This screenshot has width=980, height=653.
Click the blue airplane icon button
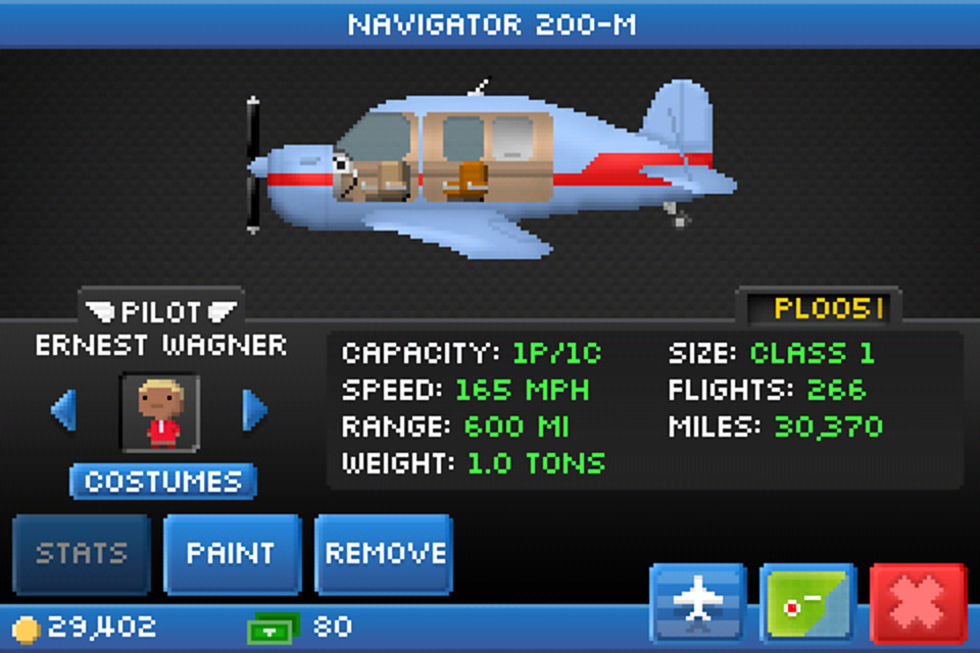coord(698,602)
